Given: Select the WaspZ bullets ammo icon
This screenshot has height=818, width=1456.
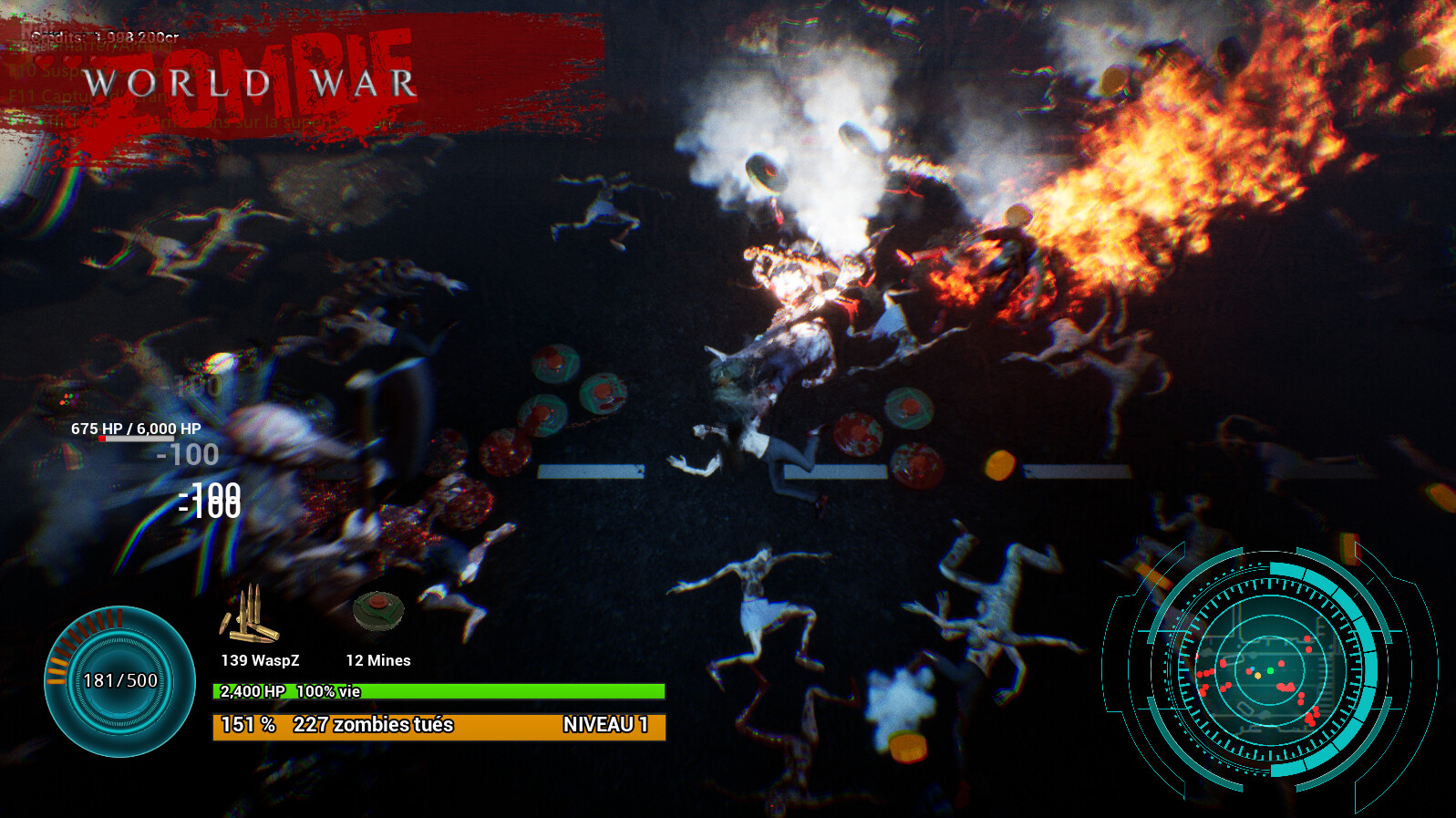Looking at the screenshot, I should point(249,616).
